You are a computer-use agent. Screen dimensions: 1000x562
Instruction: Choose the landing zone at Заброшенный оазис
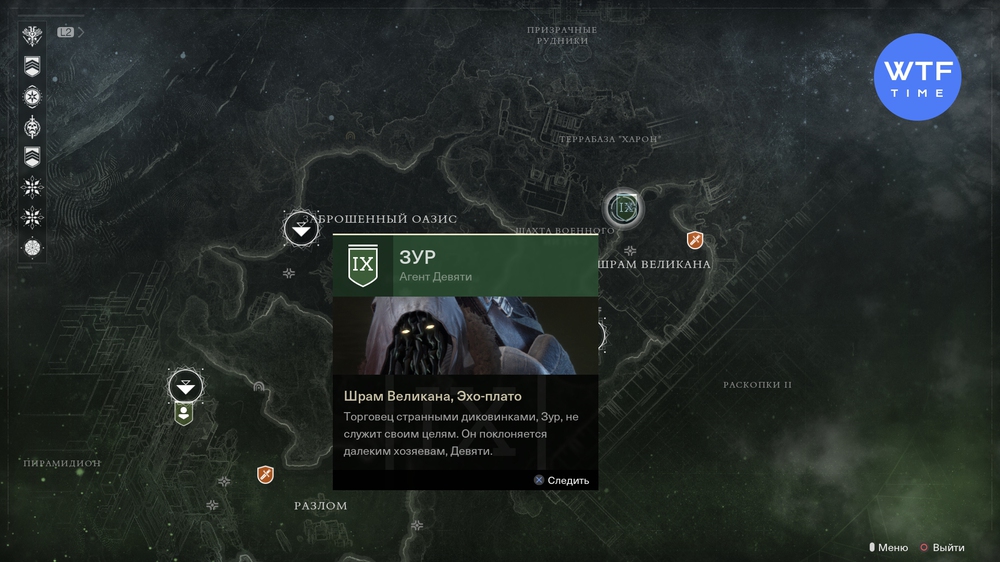(301, 230)
